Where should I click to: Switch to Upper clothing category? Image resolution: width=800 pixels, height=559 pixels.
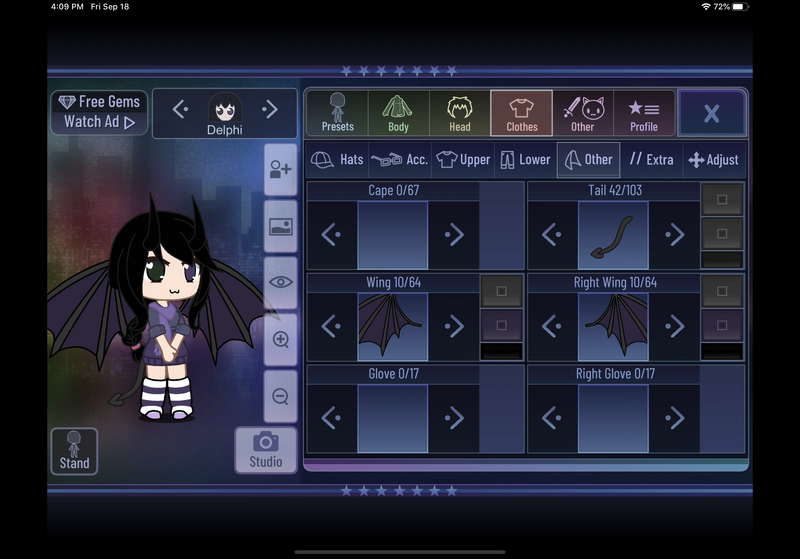tap(463, 159)
